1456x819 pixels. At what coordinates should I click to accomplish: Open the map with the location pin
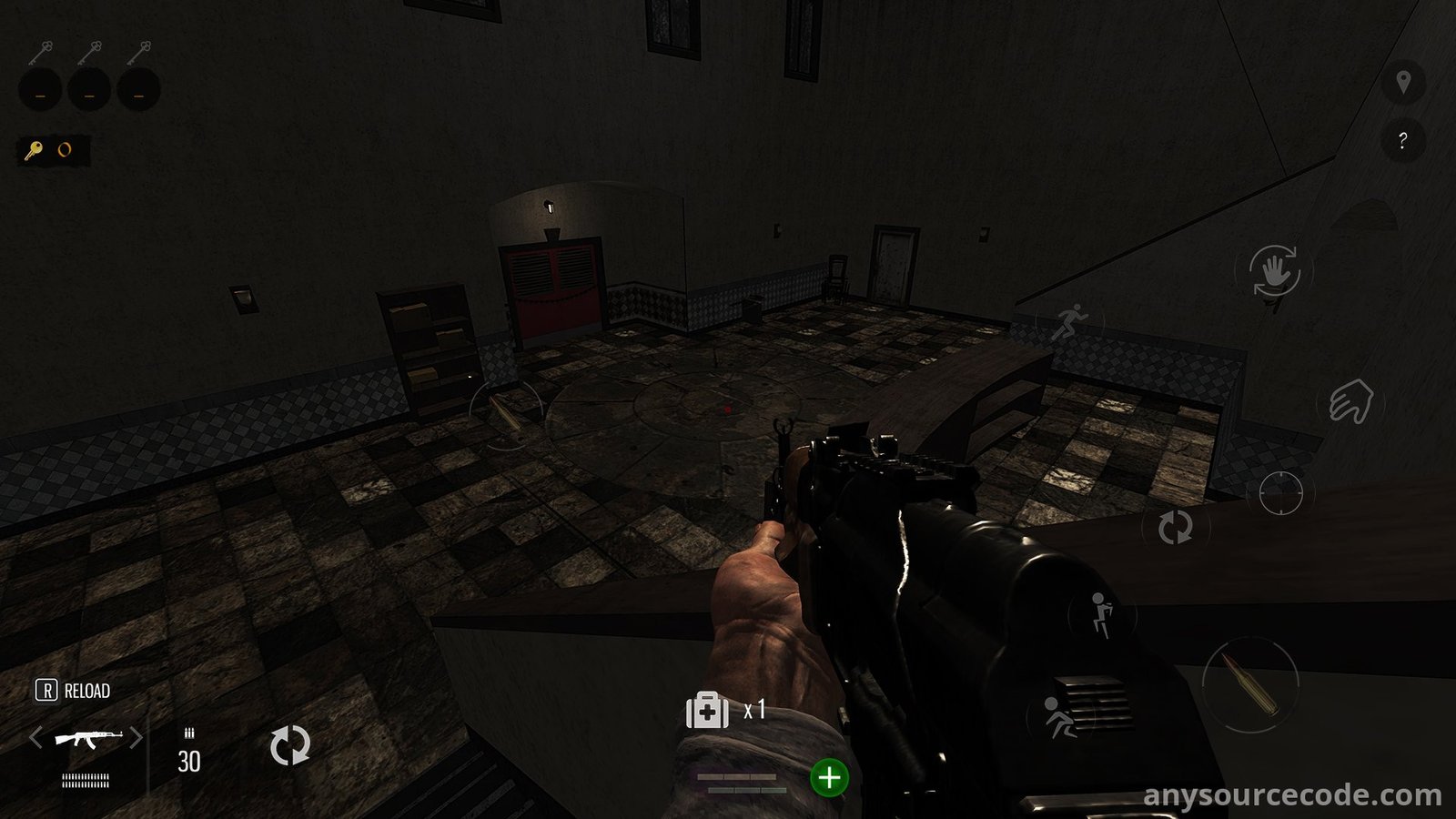(1403, 83)
